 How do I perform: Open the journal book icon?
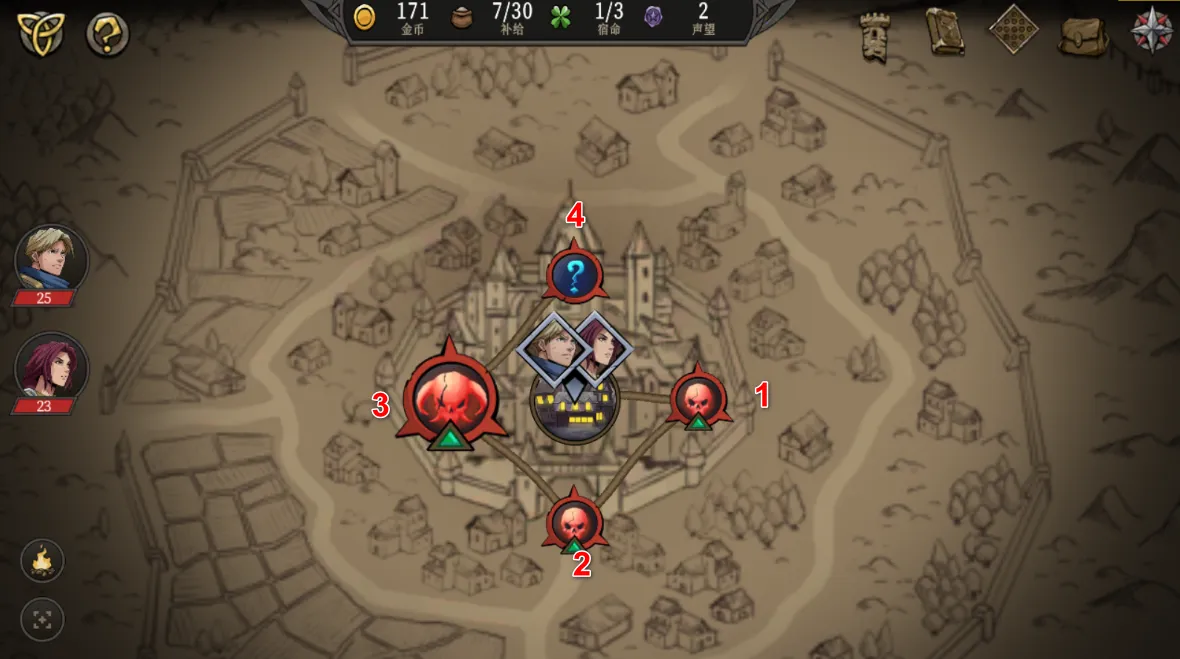[944, 32]
